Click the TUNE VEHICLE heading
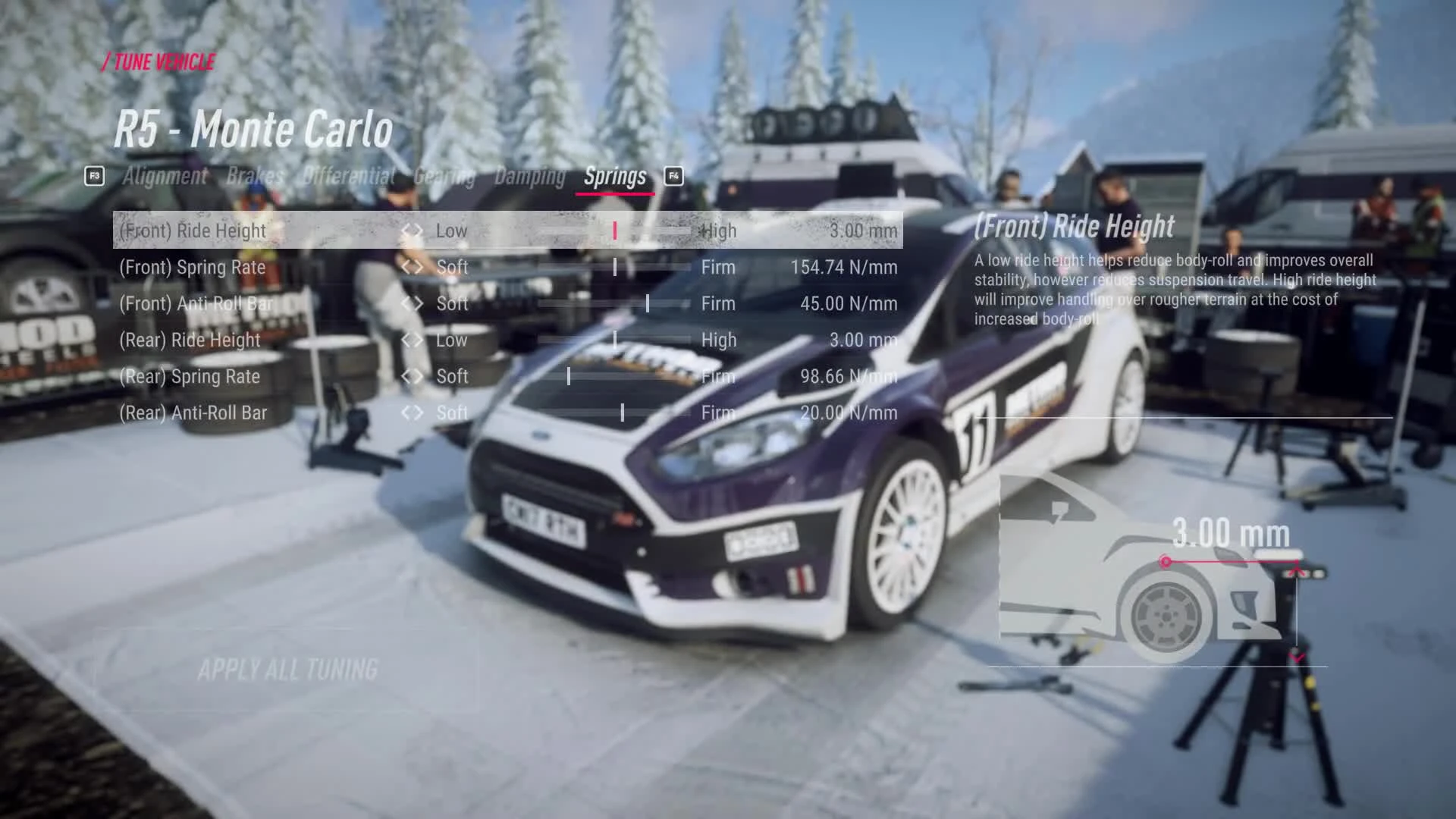The image size is (1456, 819). point(158,63)
